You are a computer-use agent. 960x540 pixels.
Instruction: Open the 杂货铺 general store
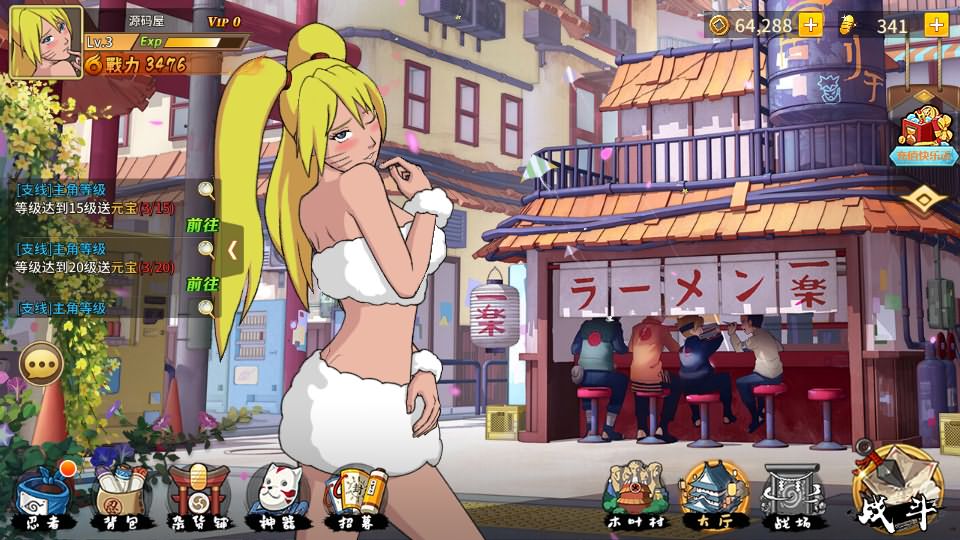198,497
